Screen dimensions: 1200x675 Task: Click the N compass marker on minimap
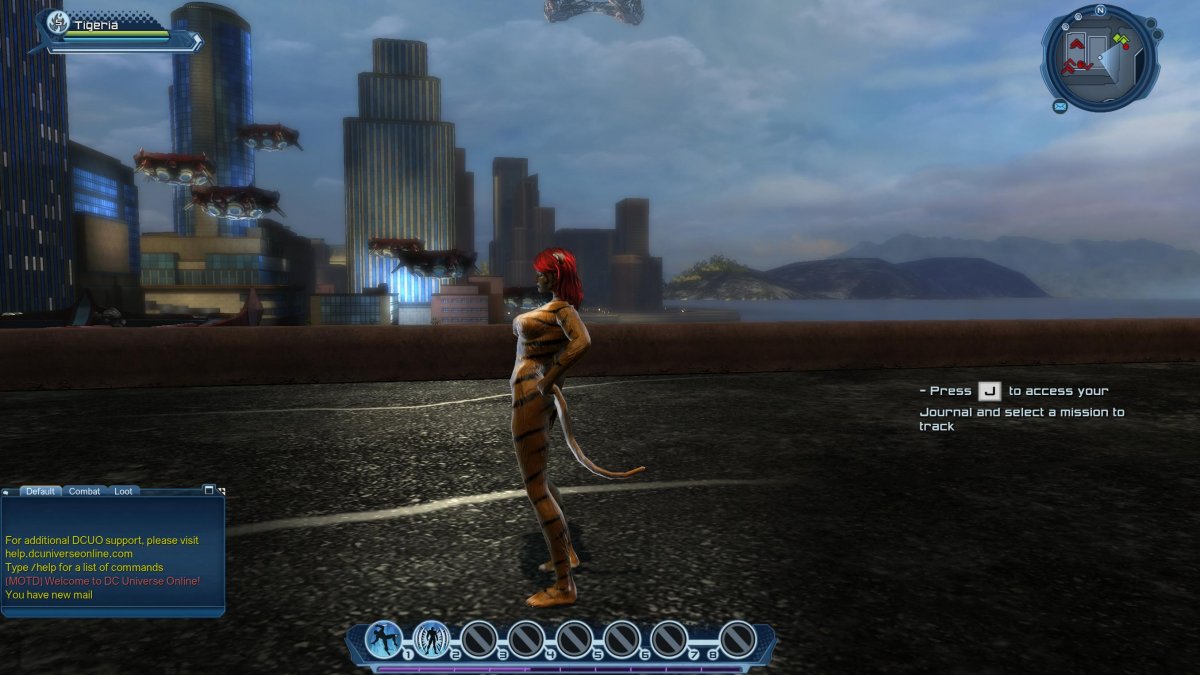[x=1100, y=10]
